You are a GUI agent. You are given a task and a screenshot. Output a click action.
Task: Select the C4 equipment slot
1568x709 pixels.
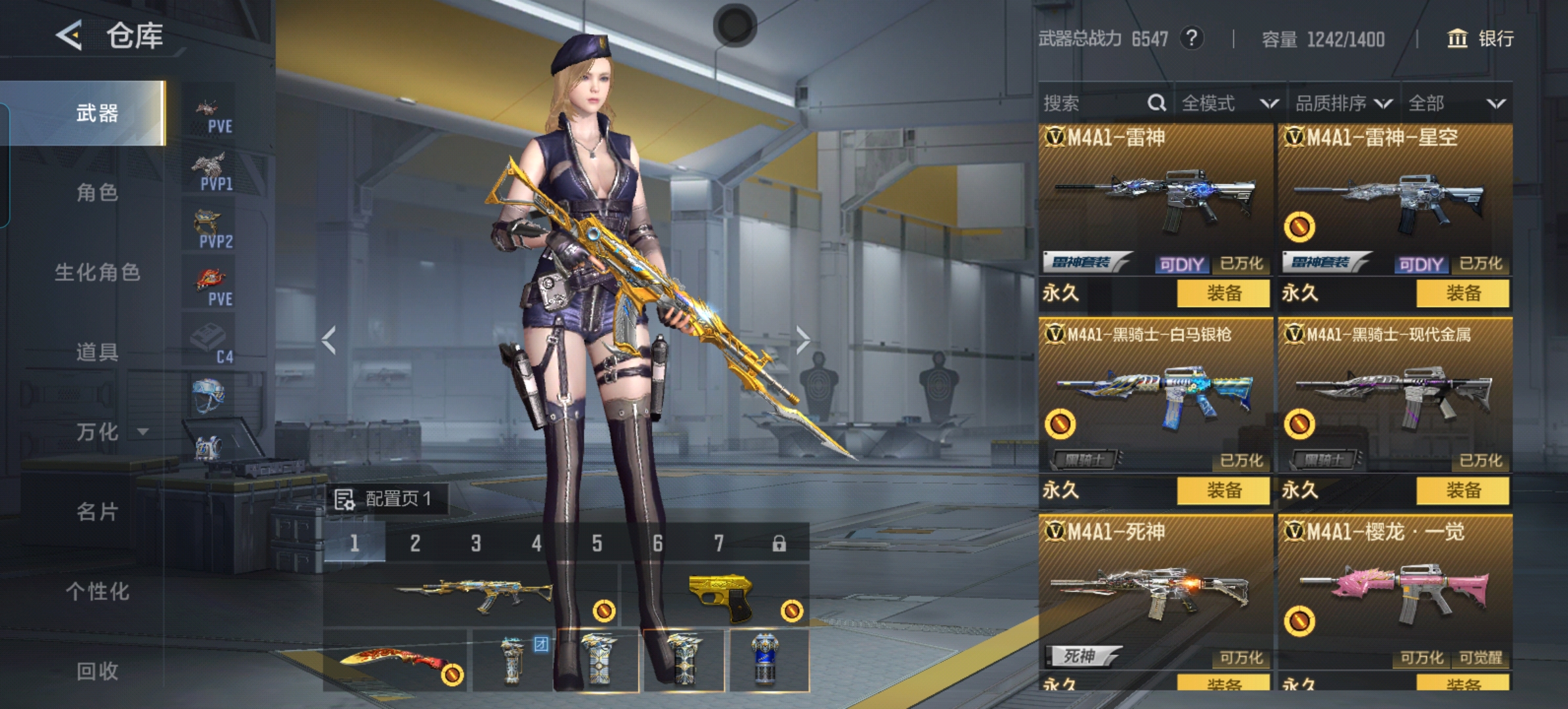coord(210,344)
